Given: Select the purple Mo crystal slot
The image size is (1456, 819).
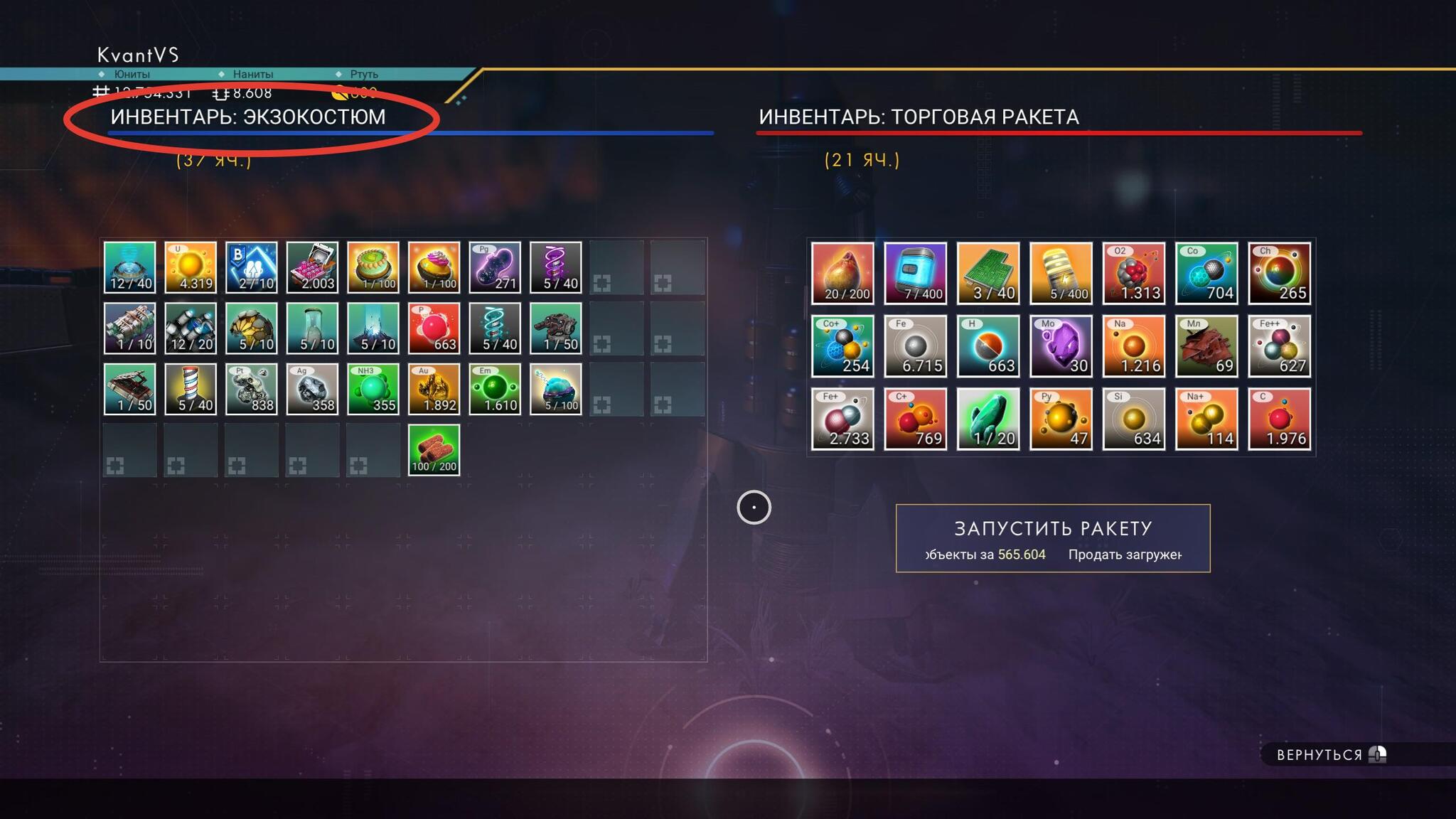Looking at the screenshot, I should point(1061,346).
